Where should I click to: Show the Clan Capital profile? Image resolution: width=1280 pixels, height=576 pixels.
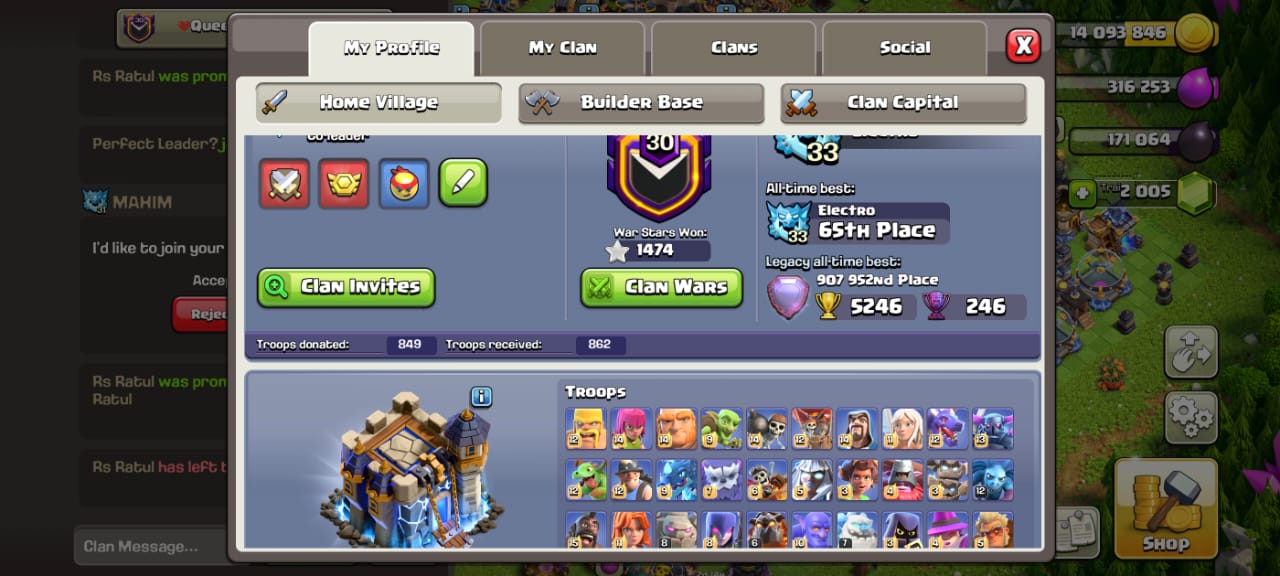click(x=903, y=103)
